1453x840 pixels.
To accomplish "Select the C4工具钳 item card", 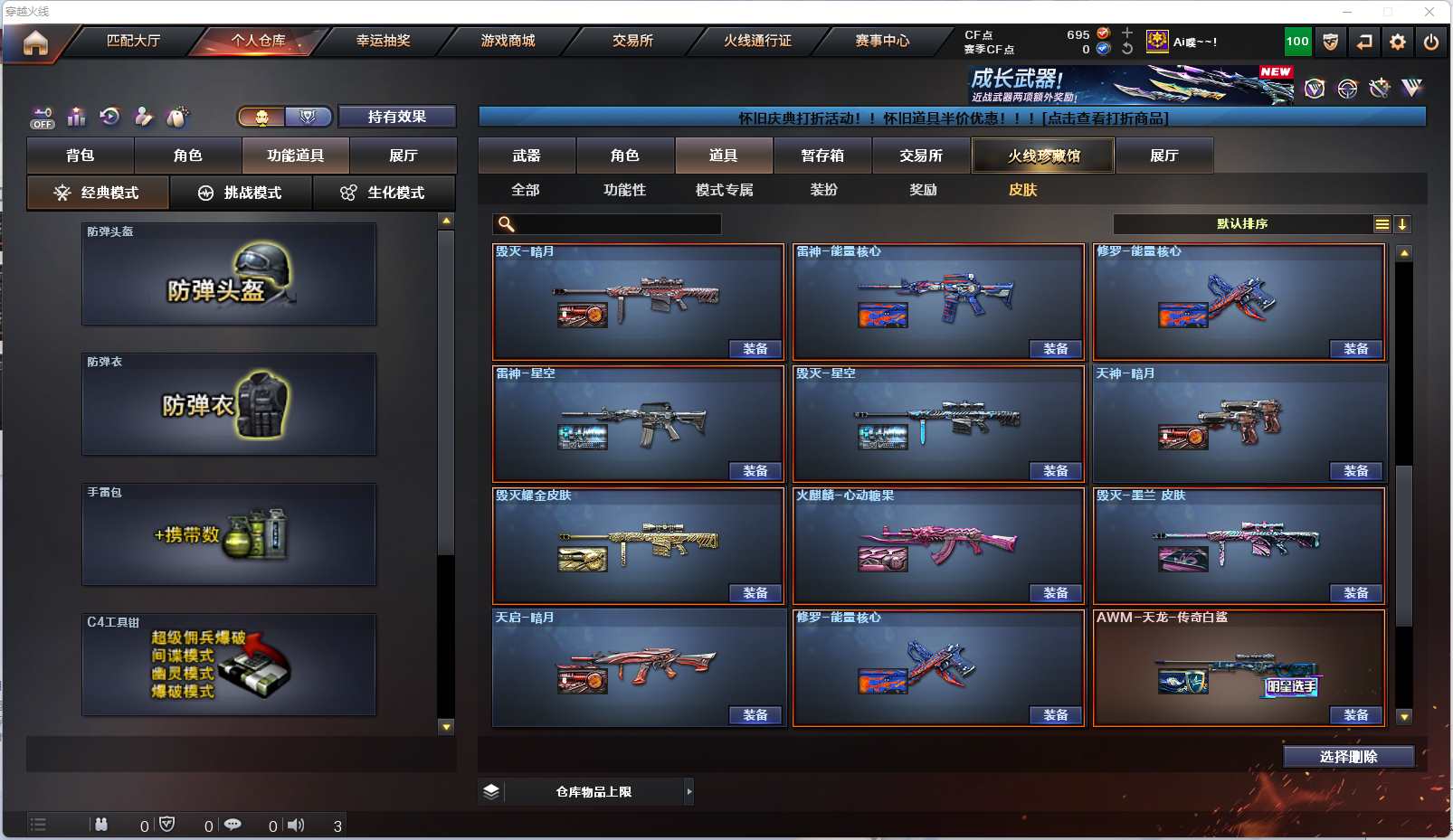I will click(x=229, y=665).
